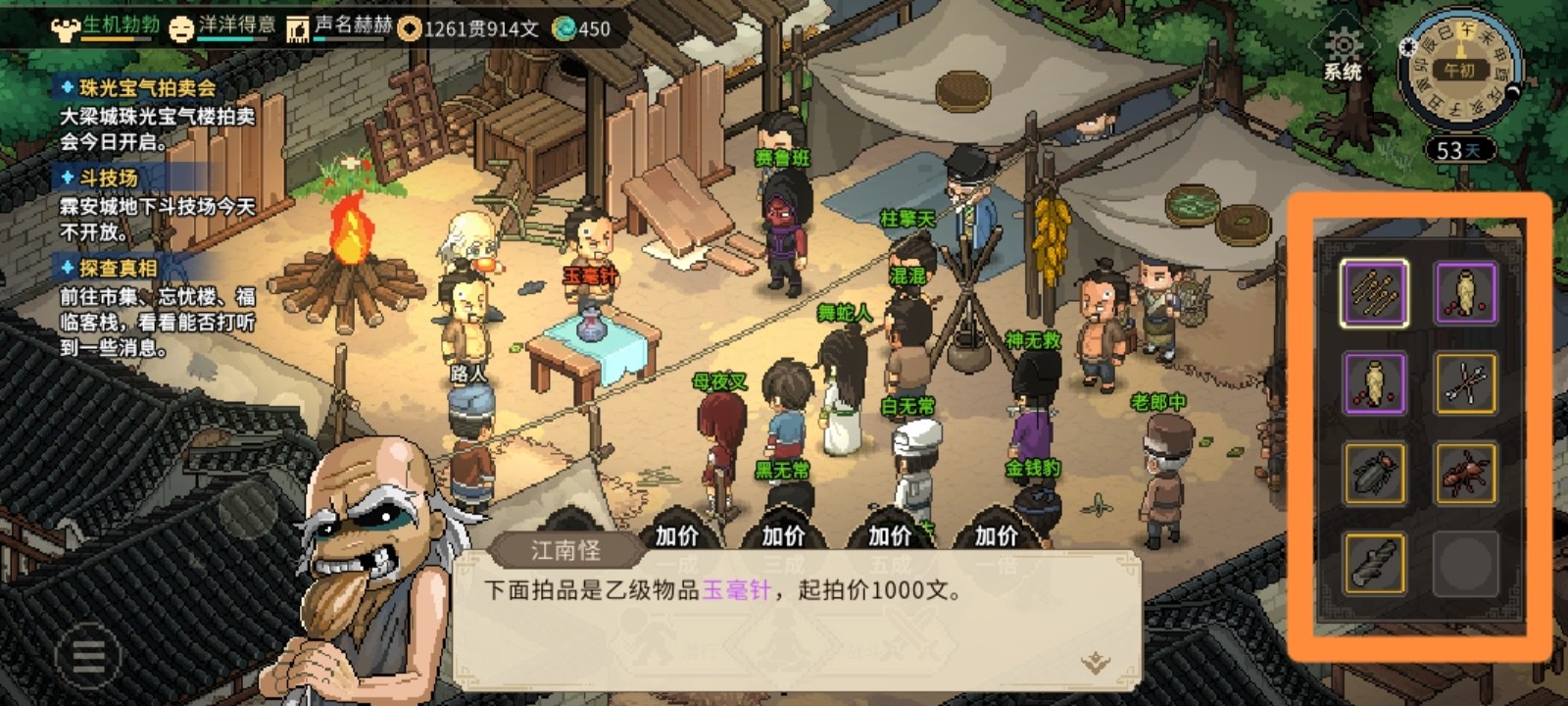Image resolution: width=1568 pixels, height=706 pixels.
Task: Choose the crossed darts item slot
Action: click(x=1466, y=383)
